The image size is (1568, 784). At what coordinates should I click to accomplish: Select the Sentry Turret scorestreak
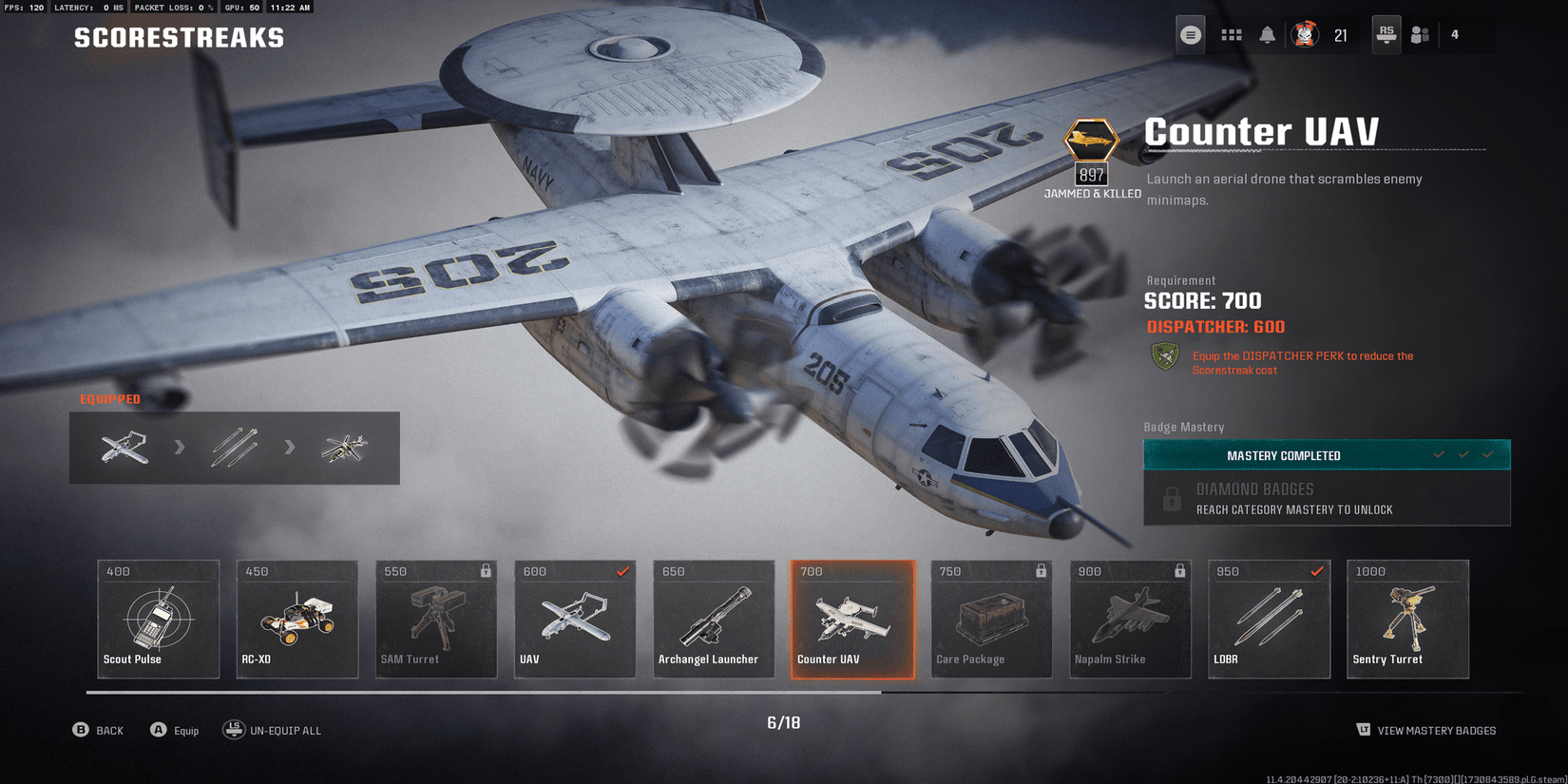[x=1407, y=619]
